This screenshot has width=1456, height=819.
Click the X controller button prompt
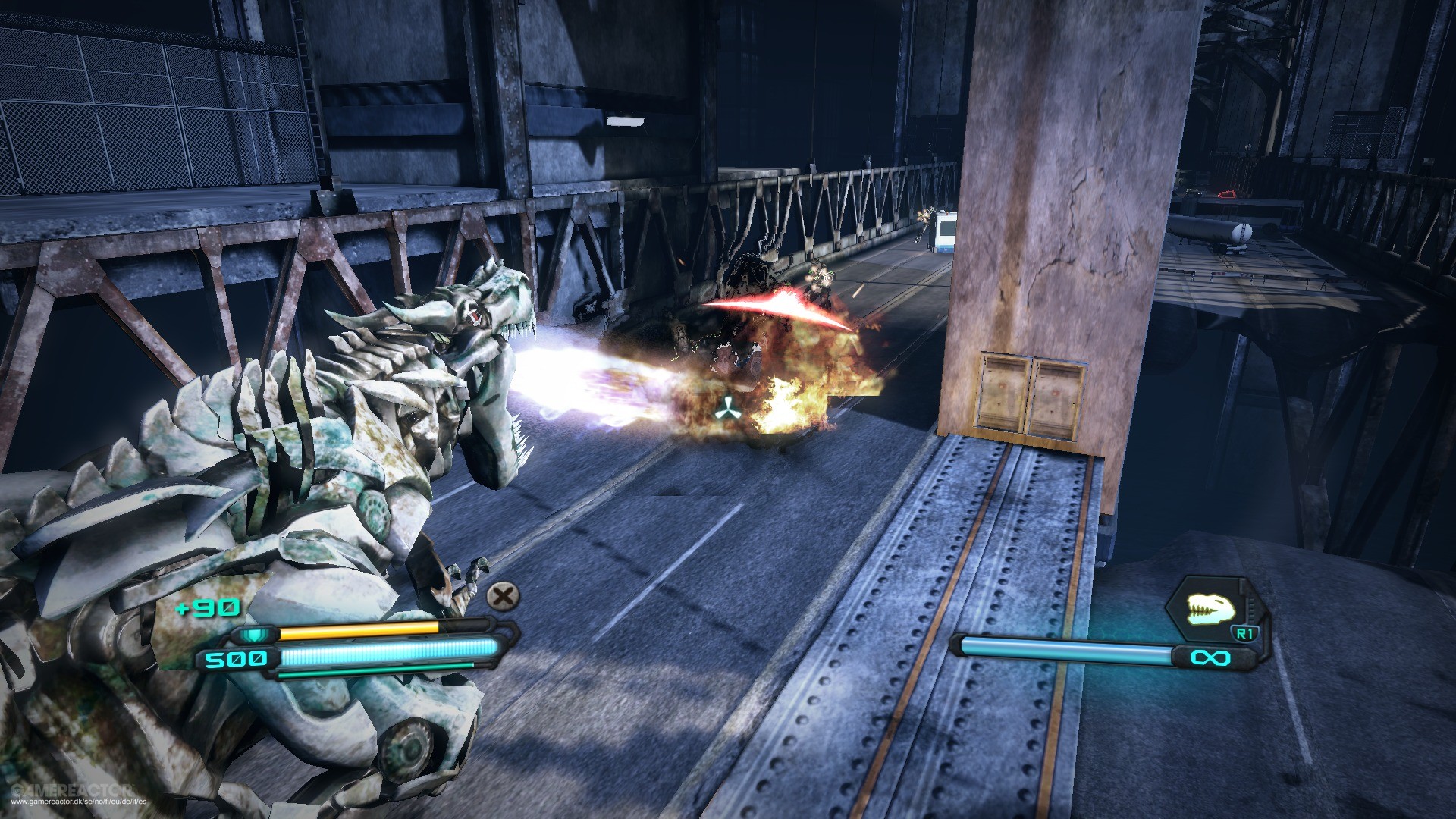[x=502, y=595]
